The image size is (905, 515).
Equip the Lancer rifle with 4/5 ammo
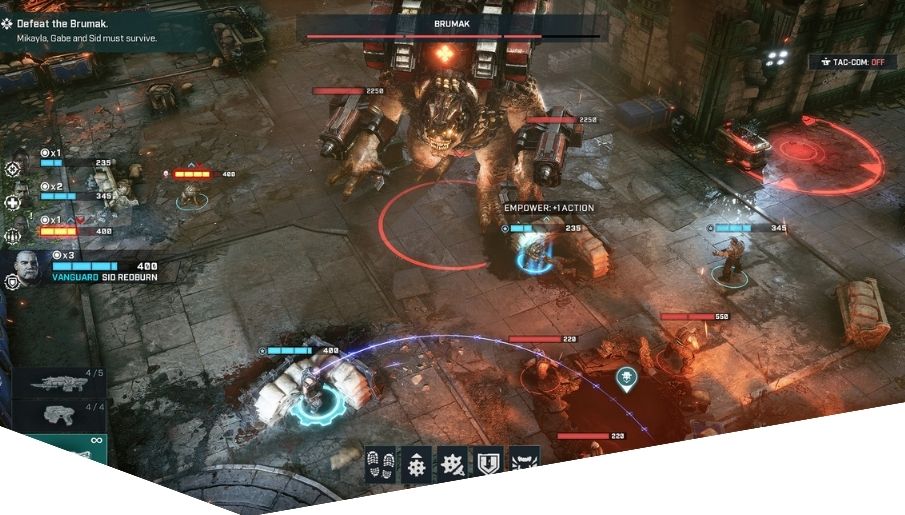click(56, 383)
